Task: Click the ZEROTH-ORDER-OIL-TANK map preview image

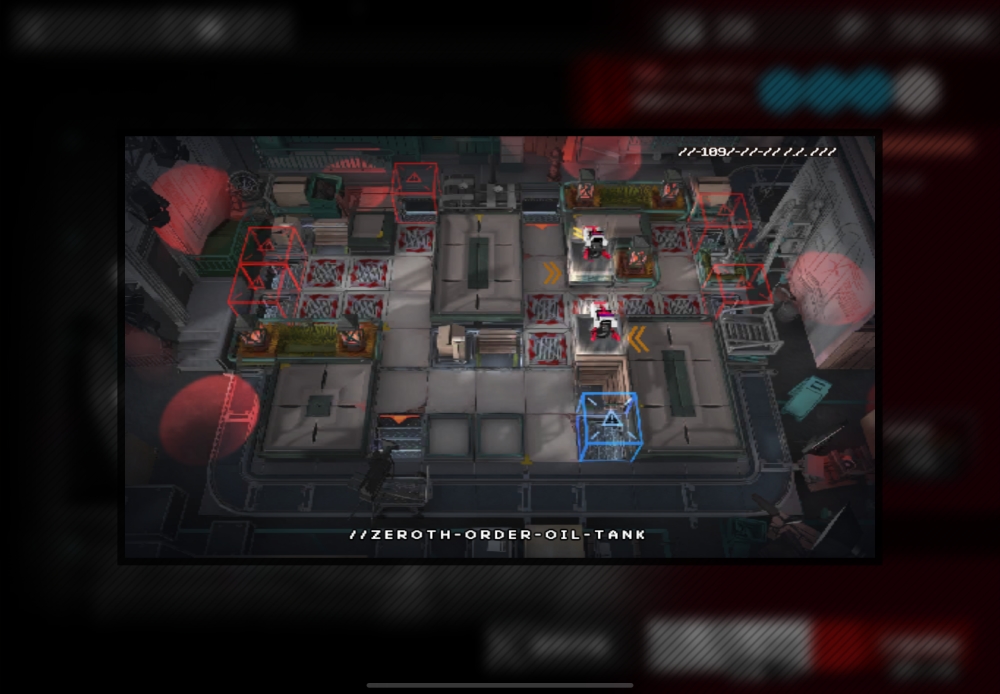Action: 500,347
